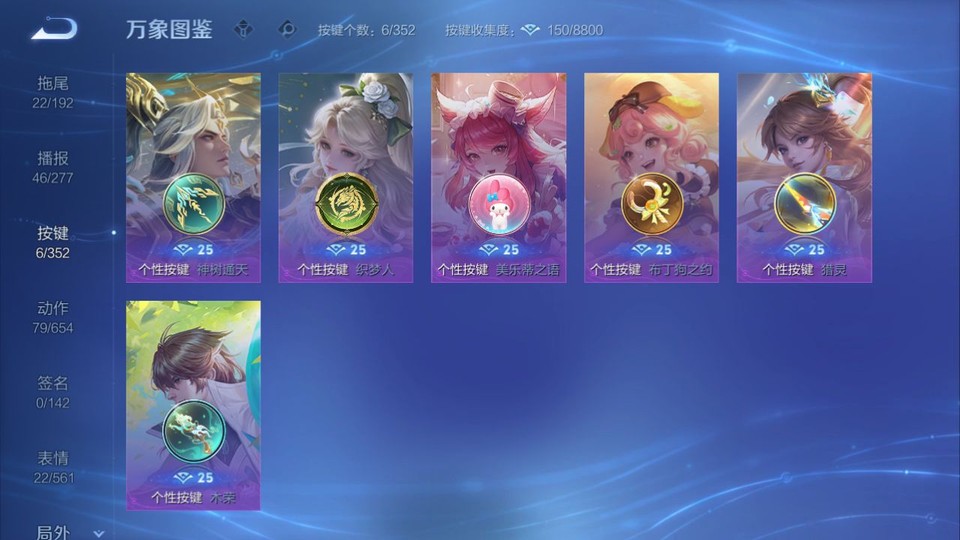960x540 pixels.
Task: Switch to the 拖尾 category tab
Action: 54,91
